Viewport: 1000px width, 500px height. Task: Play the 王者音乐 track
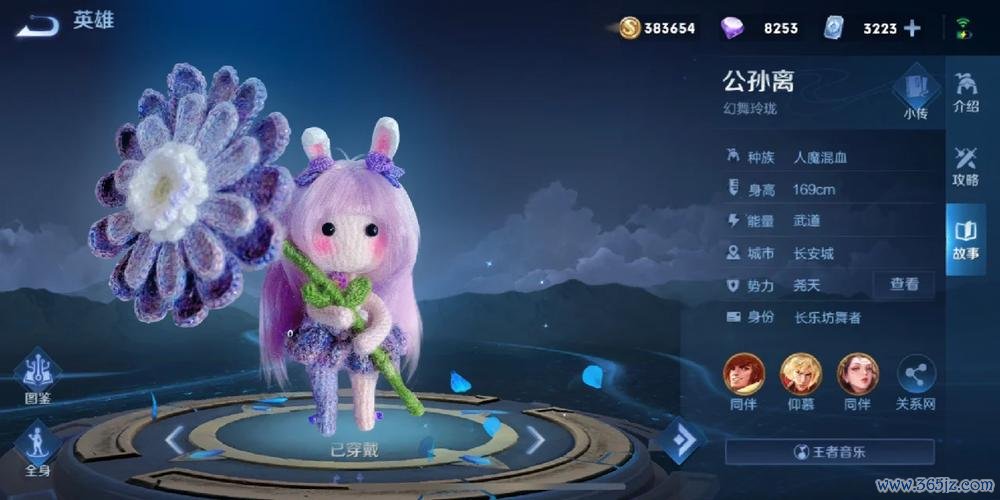(829, 452)
